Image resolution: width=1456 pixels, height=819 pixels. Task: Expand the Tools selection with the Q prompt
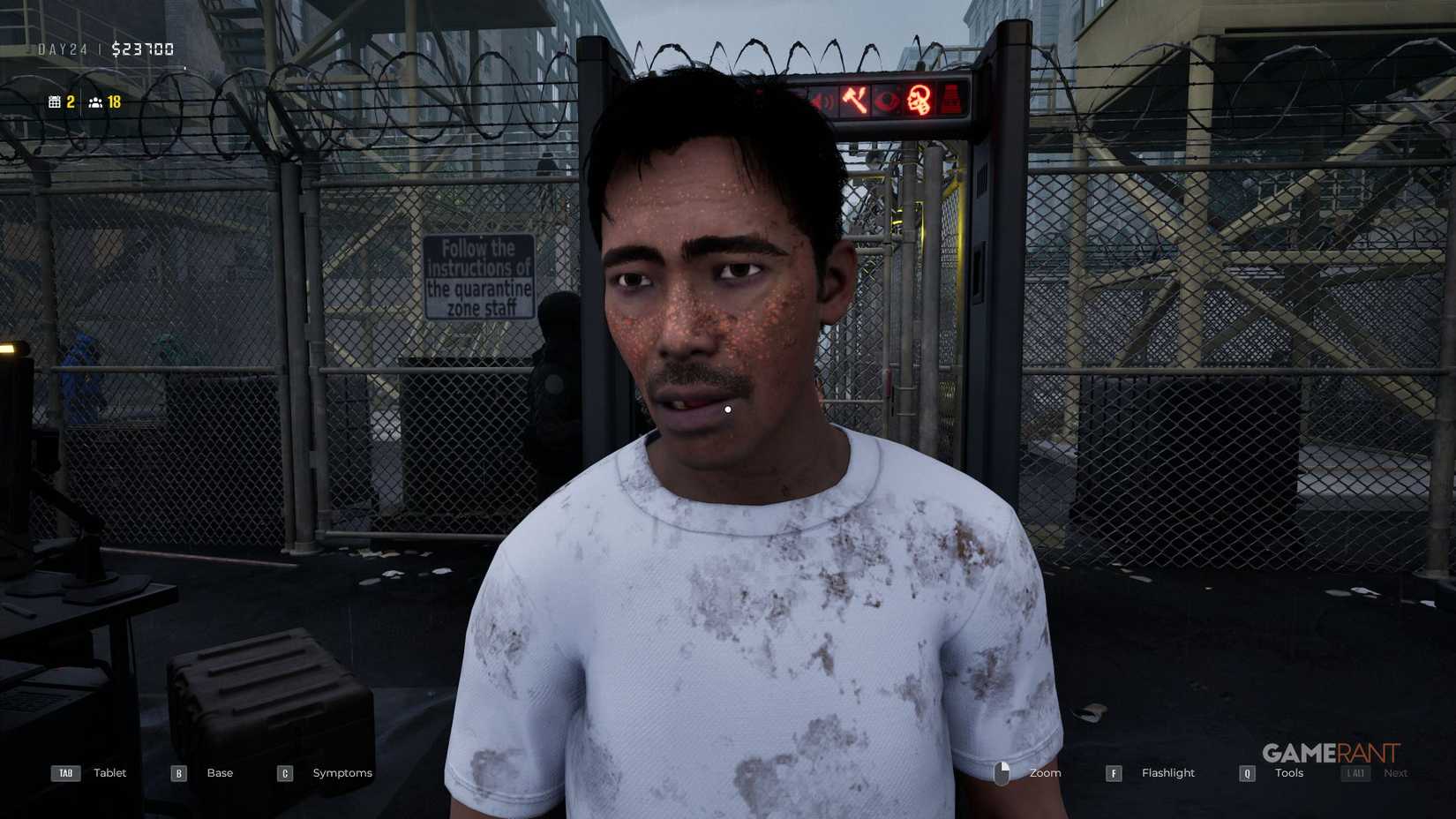[x=1247, y=773]
